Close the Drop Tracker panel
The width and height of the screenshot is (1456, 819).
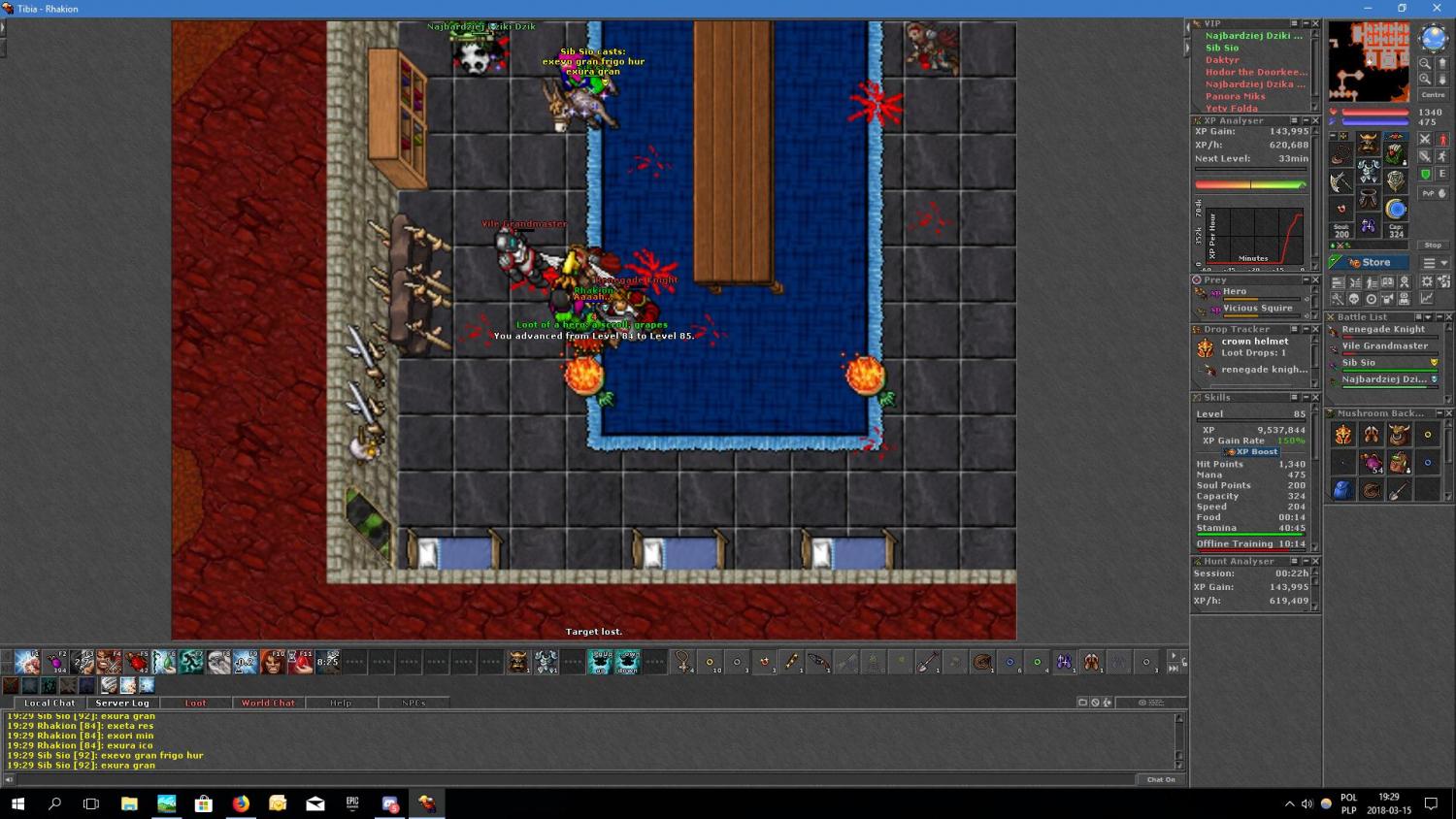pos(1315,330)
